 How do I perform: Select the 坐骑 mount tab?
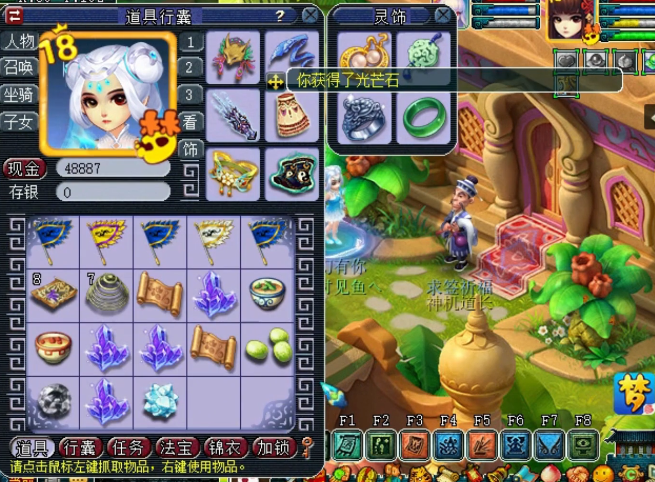[x=19, y=95]
